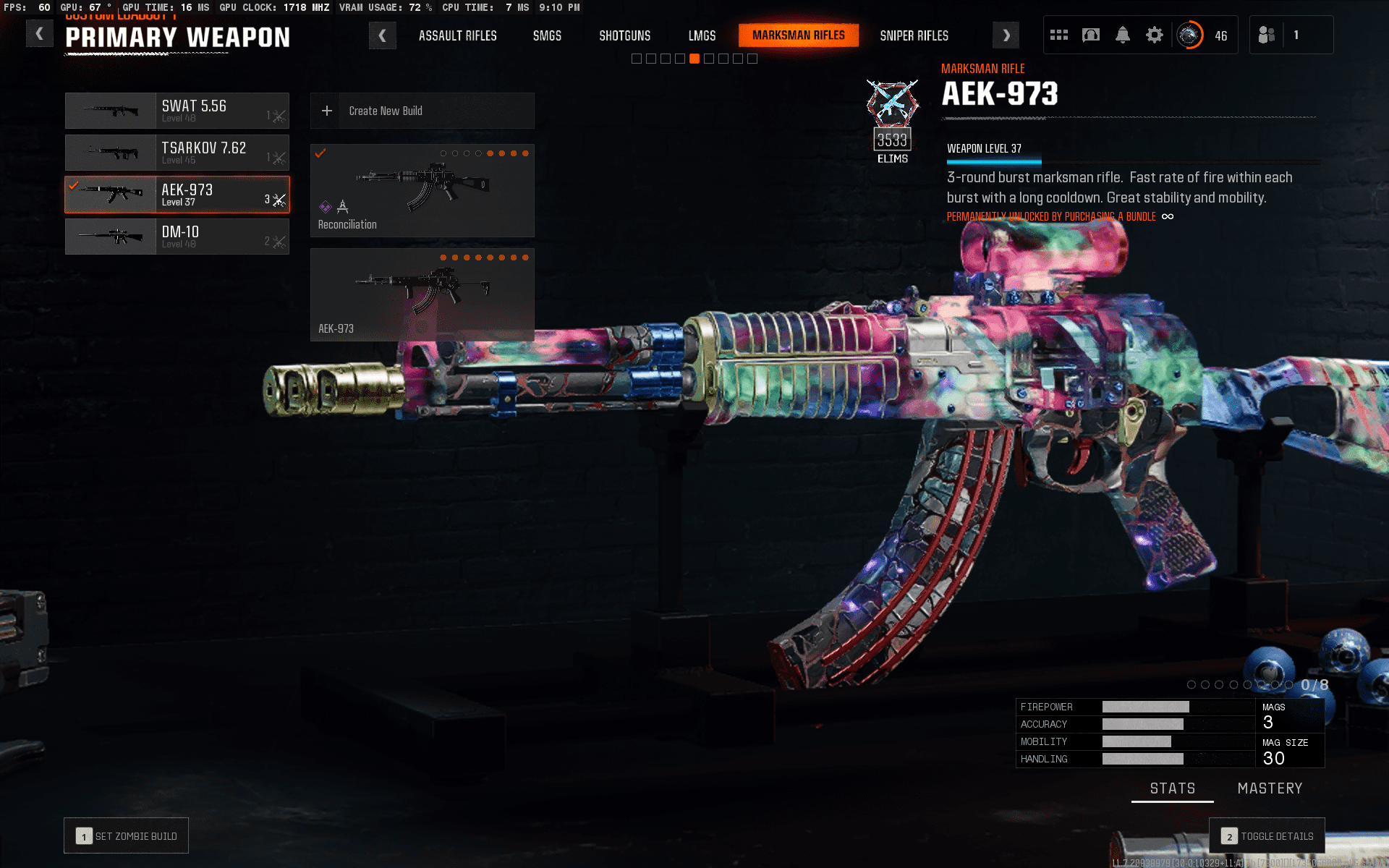
Task: Pick the Tsarkov 7.62 rifle
Action: (177, 153)
